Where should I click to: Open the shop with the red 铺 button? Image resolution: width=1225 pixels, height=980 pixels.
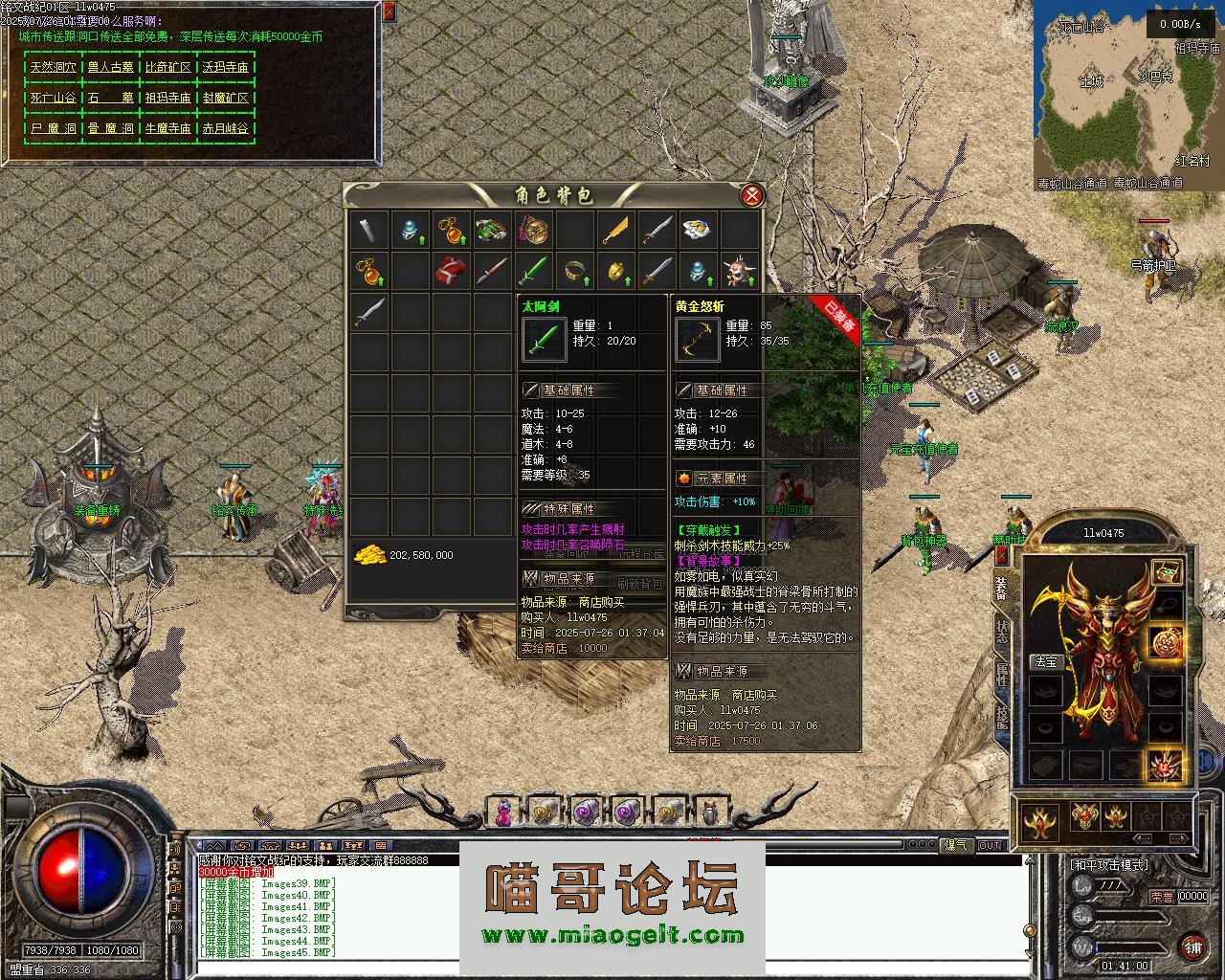(1192, 947)
